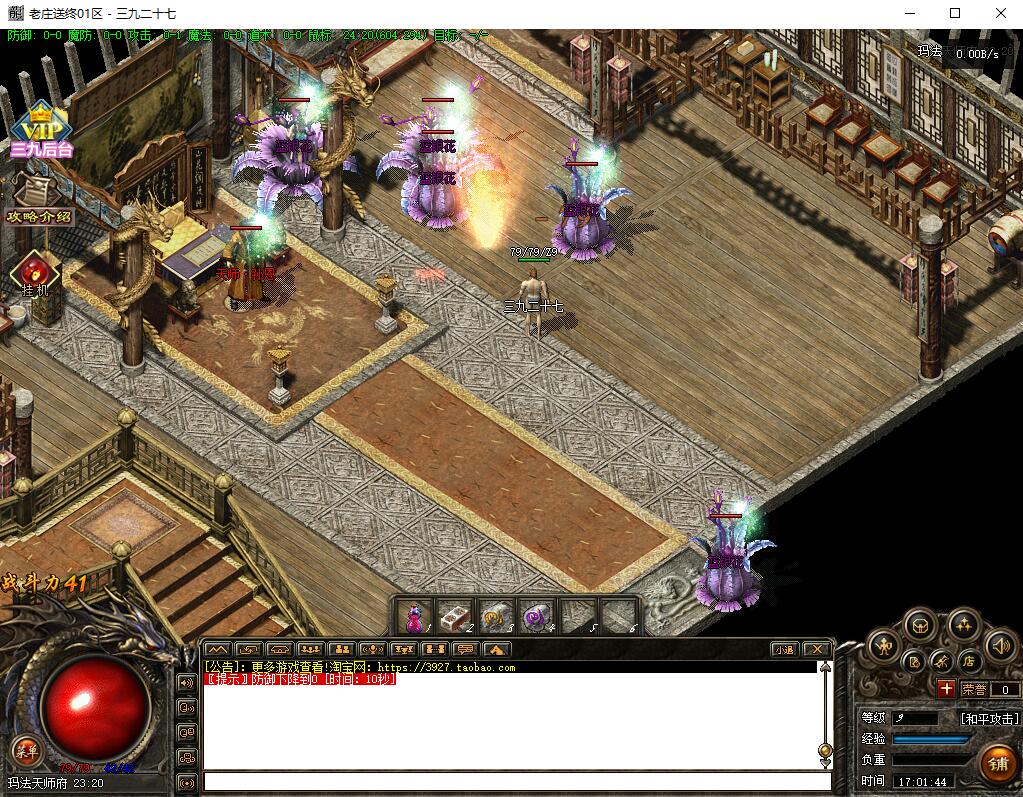Open the 铺 shop round button
The image size is (1023, 797).
point(997,763)
